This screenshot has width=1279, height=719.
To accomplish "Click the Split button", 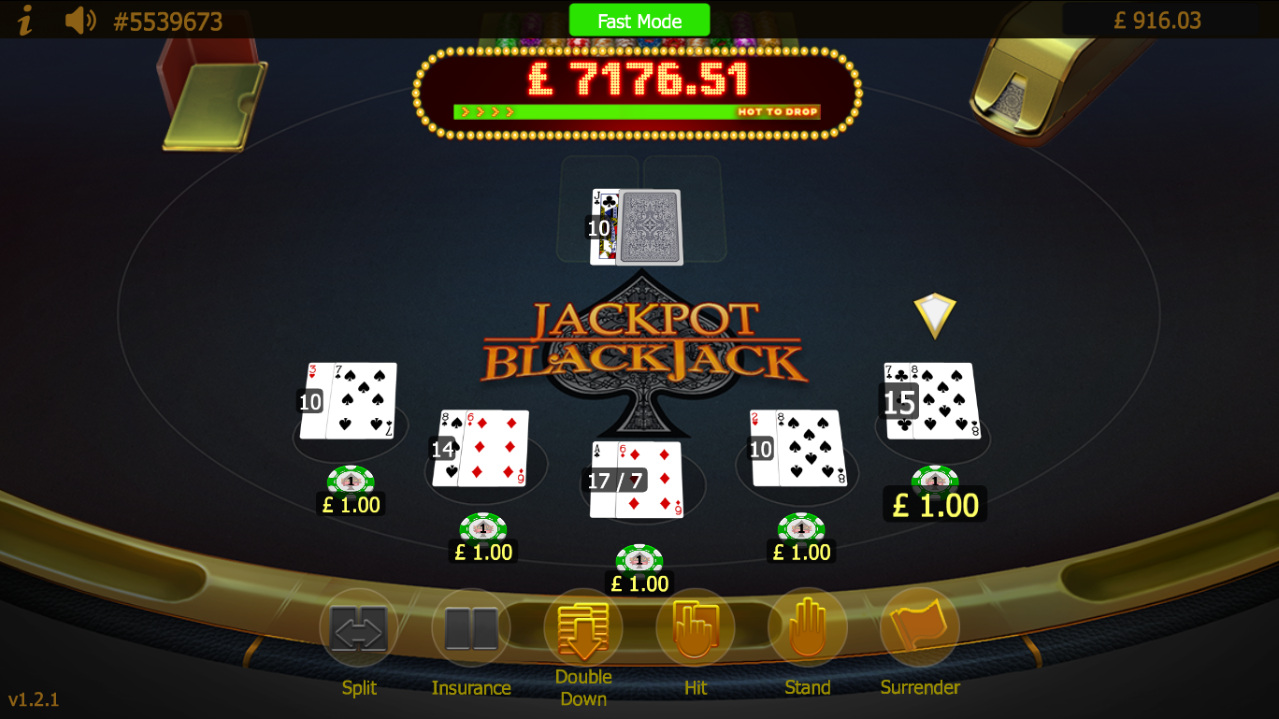I will [x=359, y=629].
